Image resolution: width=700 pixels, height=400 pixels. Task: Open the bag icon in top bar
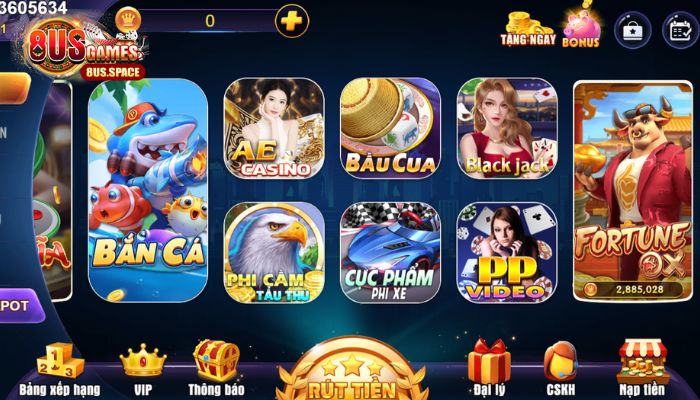click(632, 29)
